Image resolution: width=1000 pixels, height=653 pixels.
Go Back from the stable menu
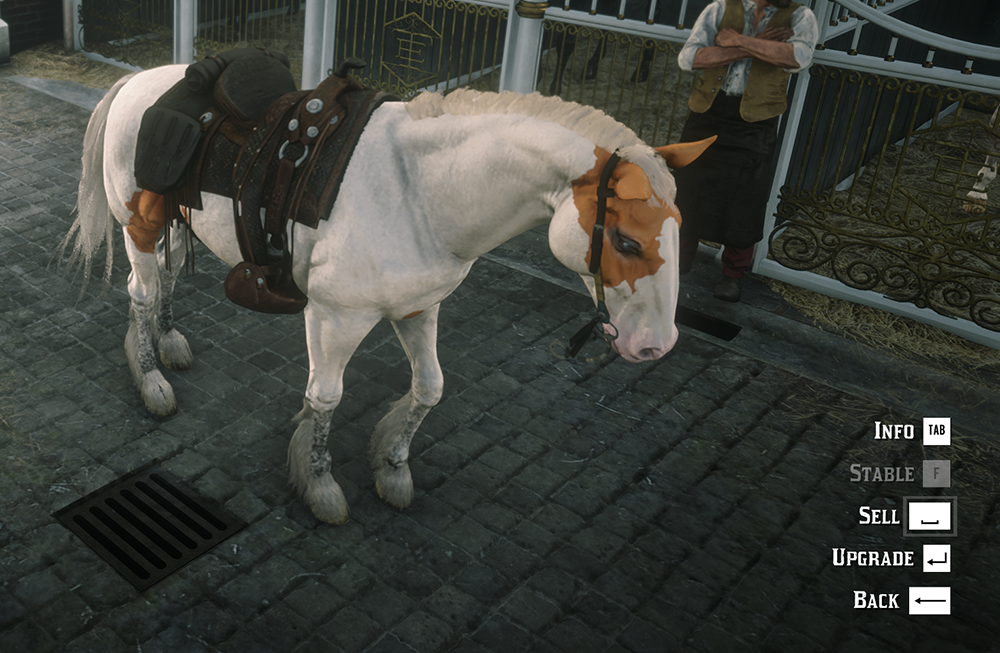(876, 600)
